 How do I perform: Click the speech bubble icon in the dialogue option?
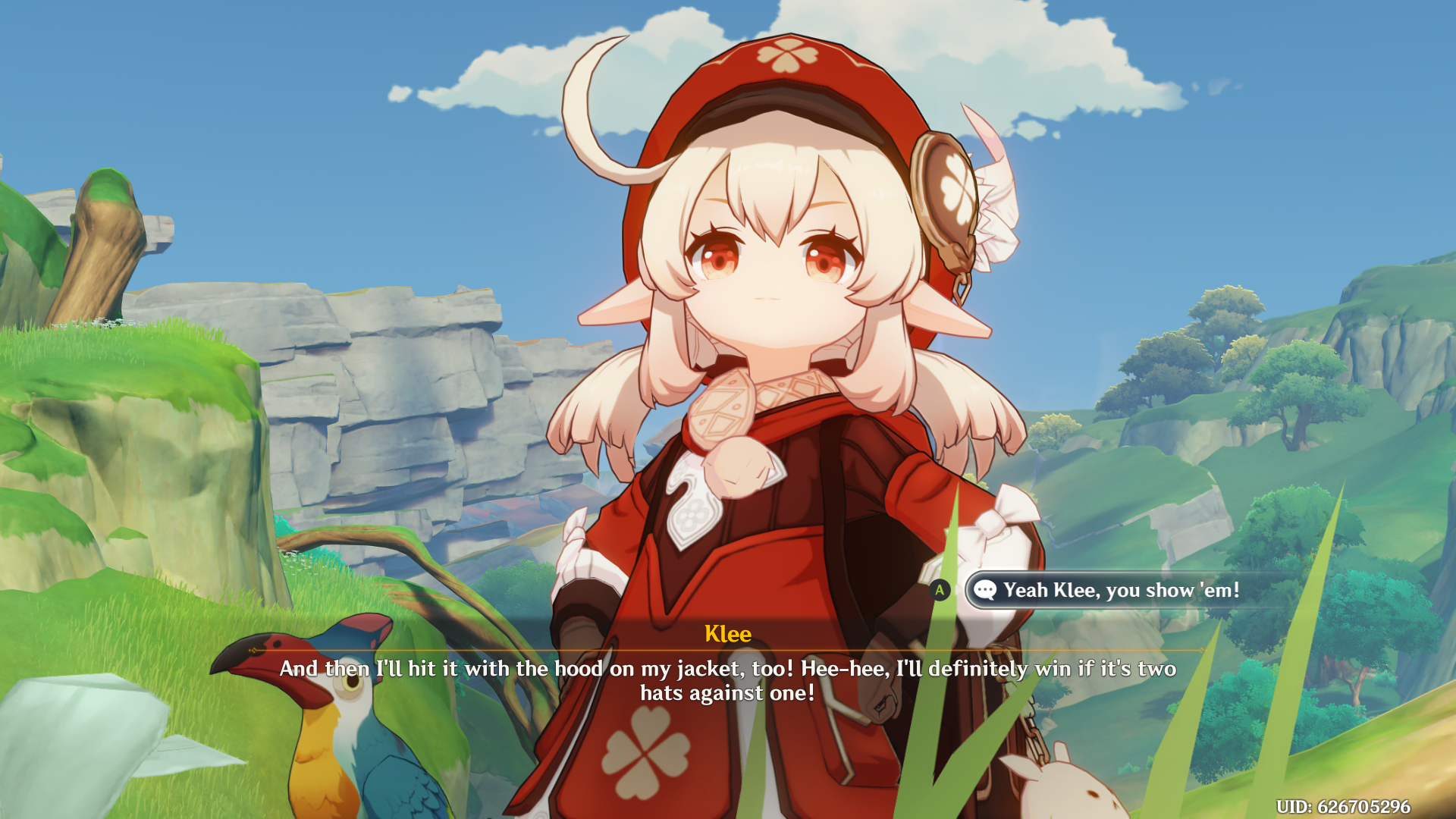point(984,590)
